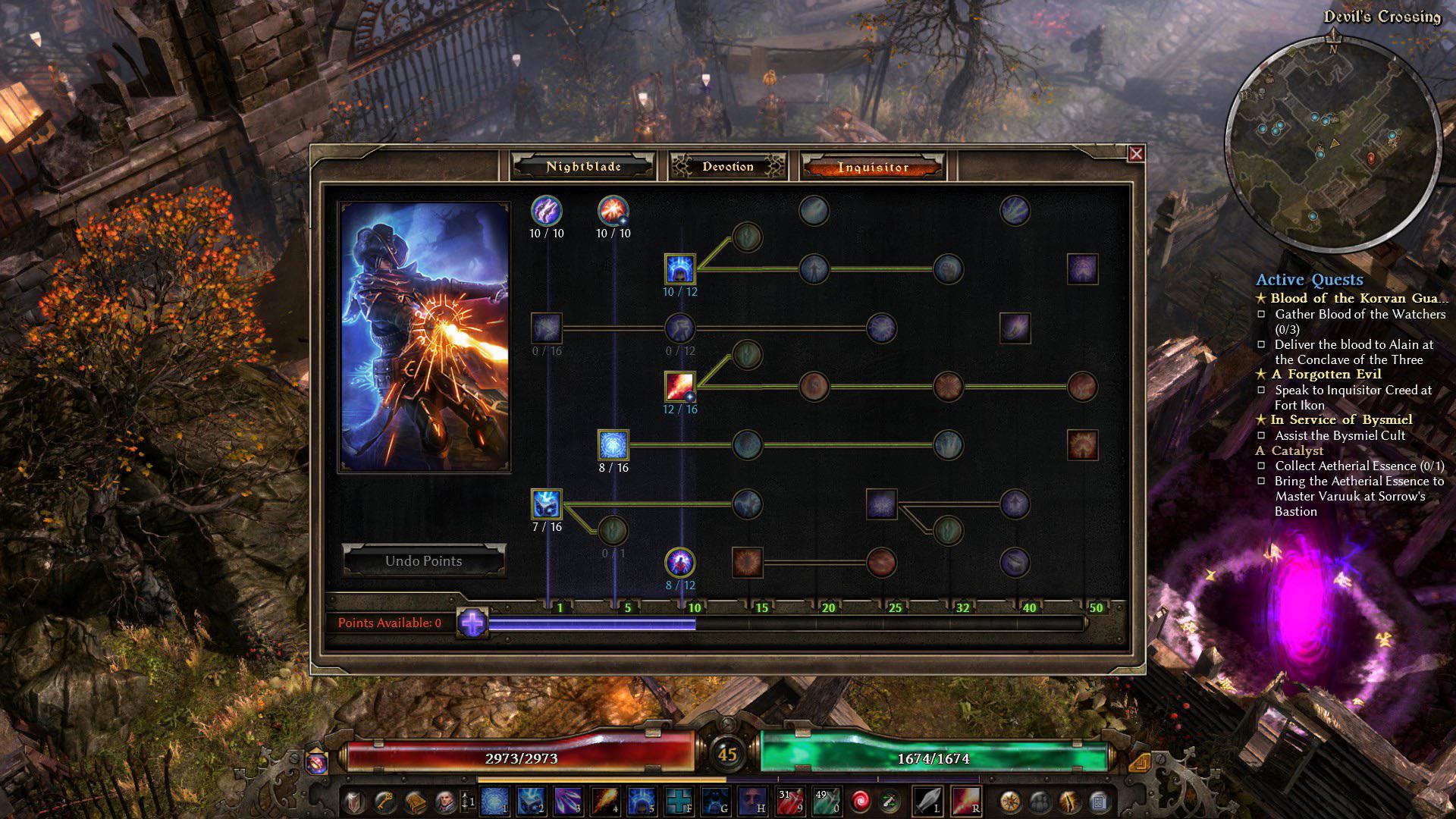Use the red health potion slot
Viewport: 1456px width, 819px height.
click(x=789, y=801)
